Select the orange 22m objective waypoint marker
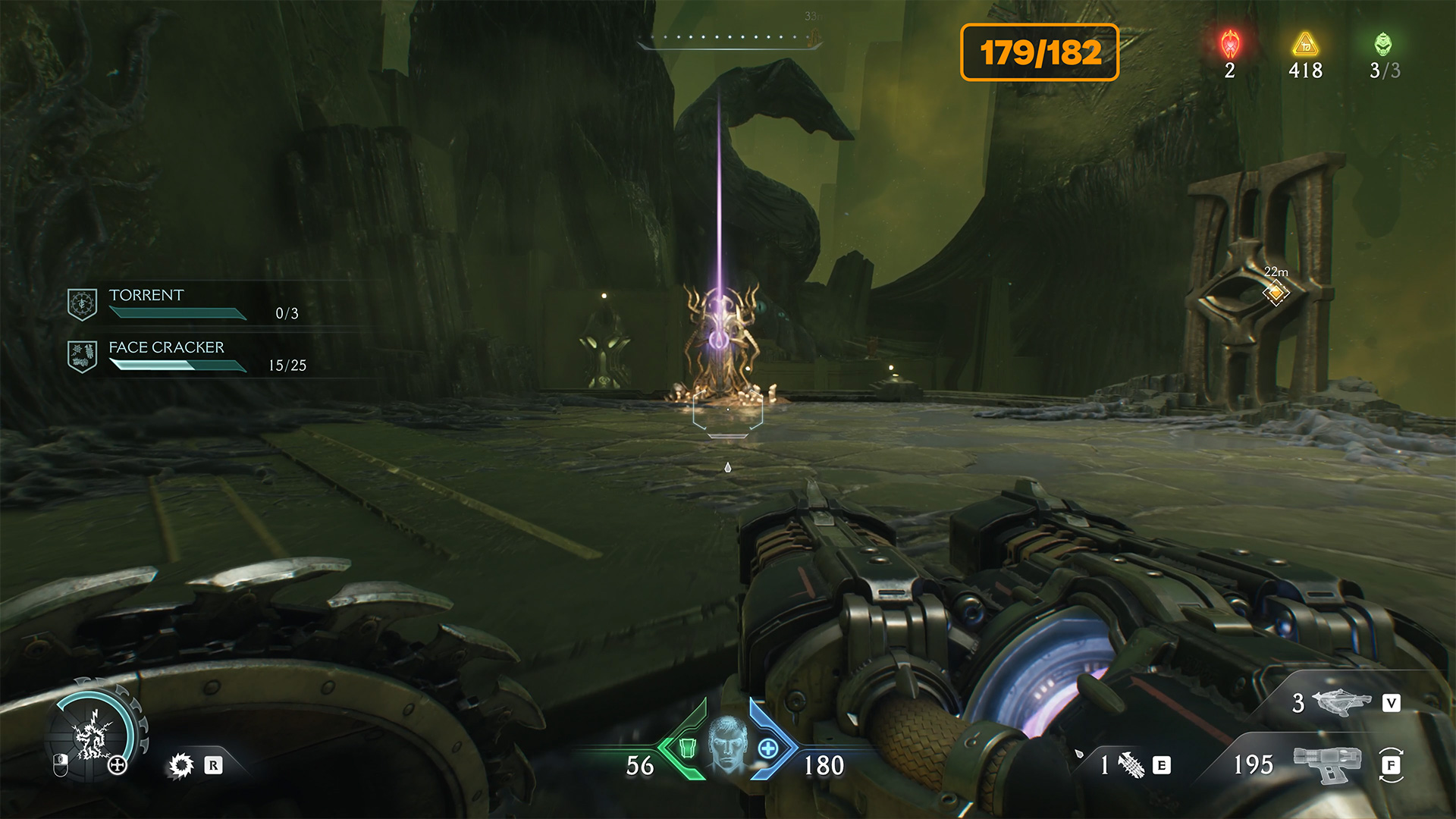This screenshot has width=1456, height=819. tap(1276, 292)
